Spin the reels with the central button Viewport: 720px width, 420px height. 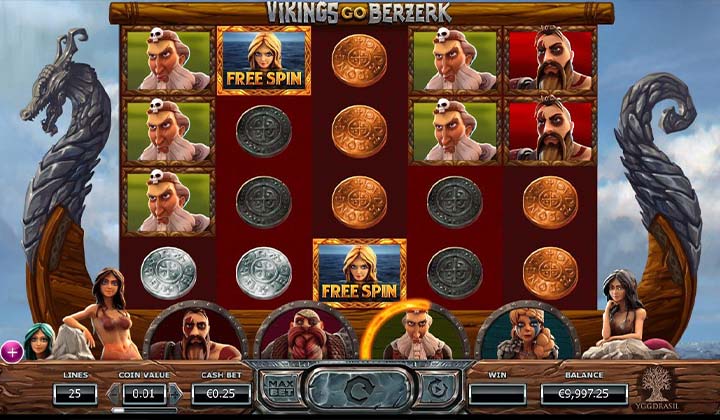pos(359,388)
